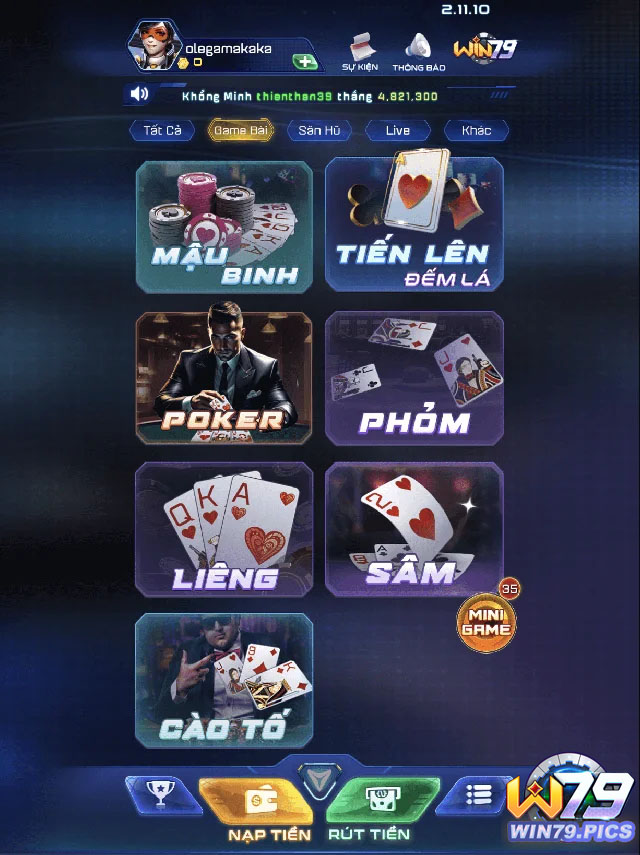Toggle the sound speaker icon
The image size is (640, 855).
click(139, 95)
